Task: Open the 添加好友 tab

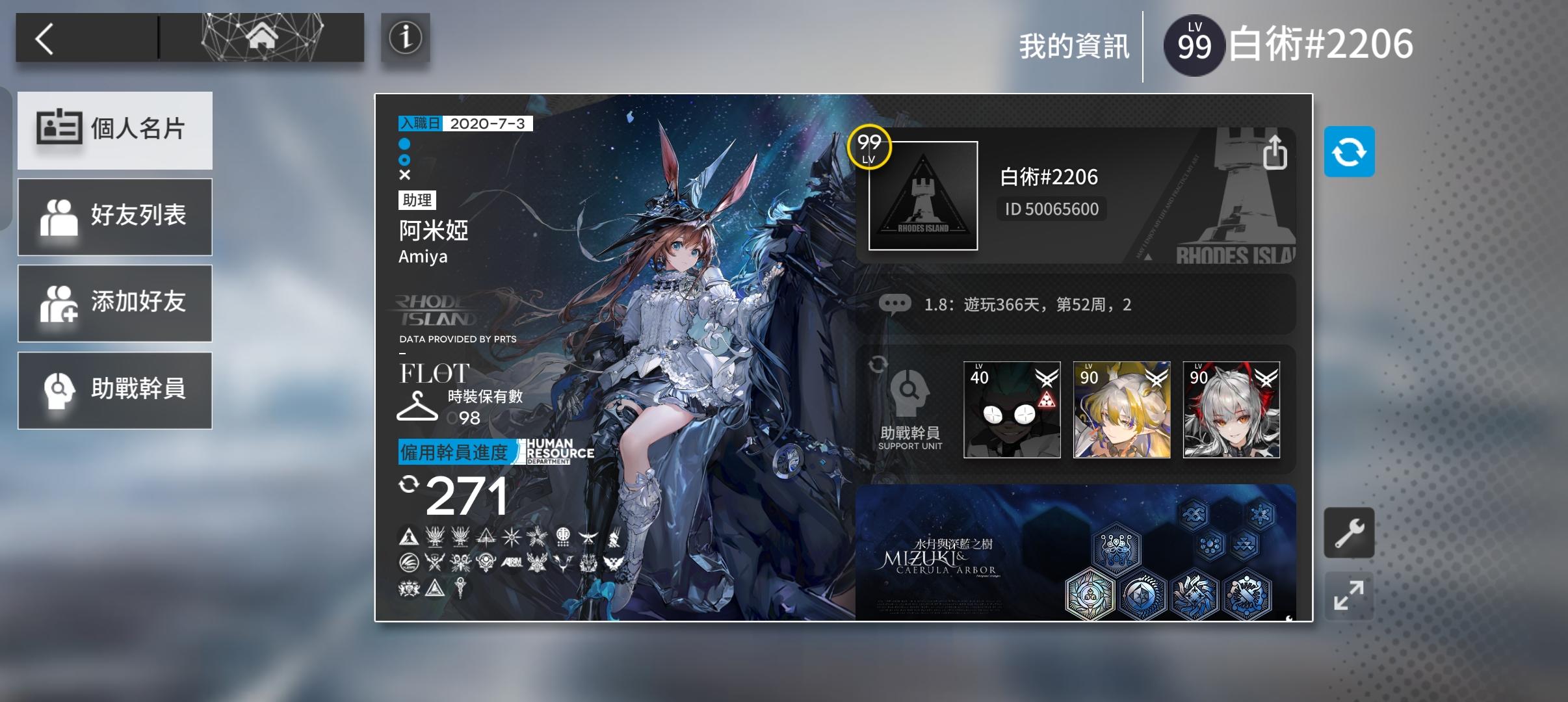Action: 116,303
